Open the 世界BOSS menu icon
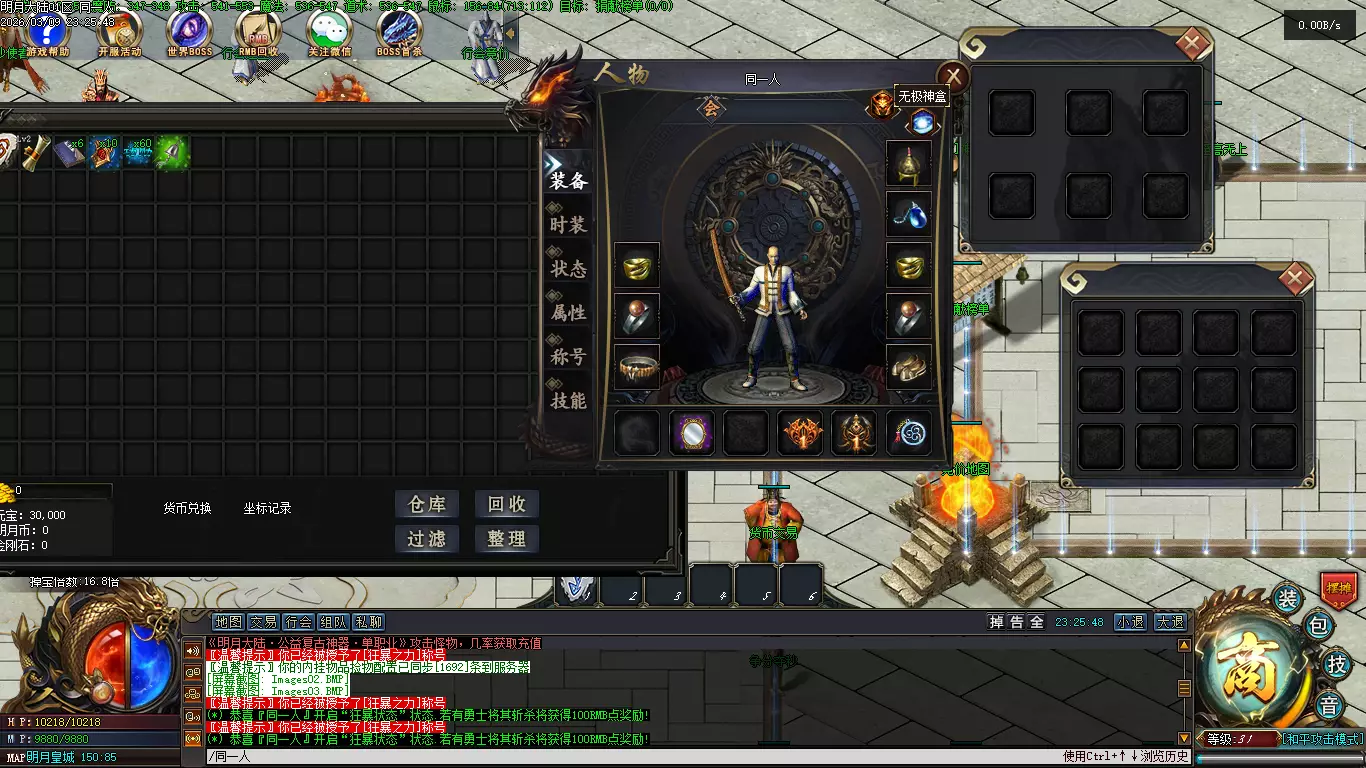This screenshot has width=1366, height=768. pyautogui.click(x=189, y=32)
